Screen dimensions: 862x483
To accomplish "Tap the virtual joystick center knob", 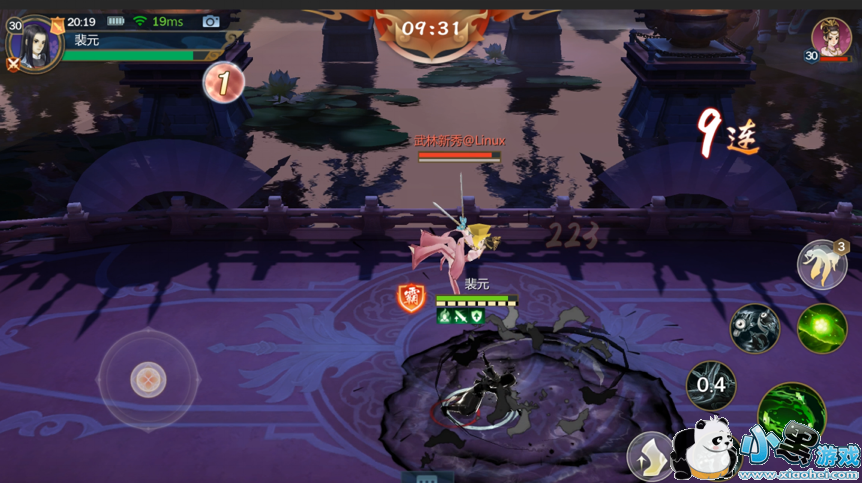I will click(148, 379).
